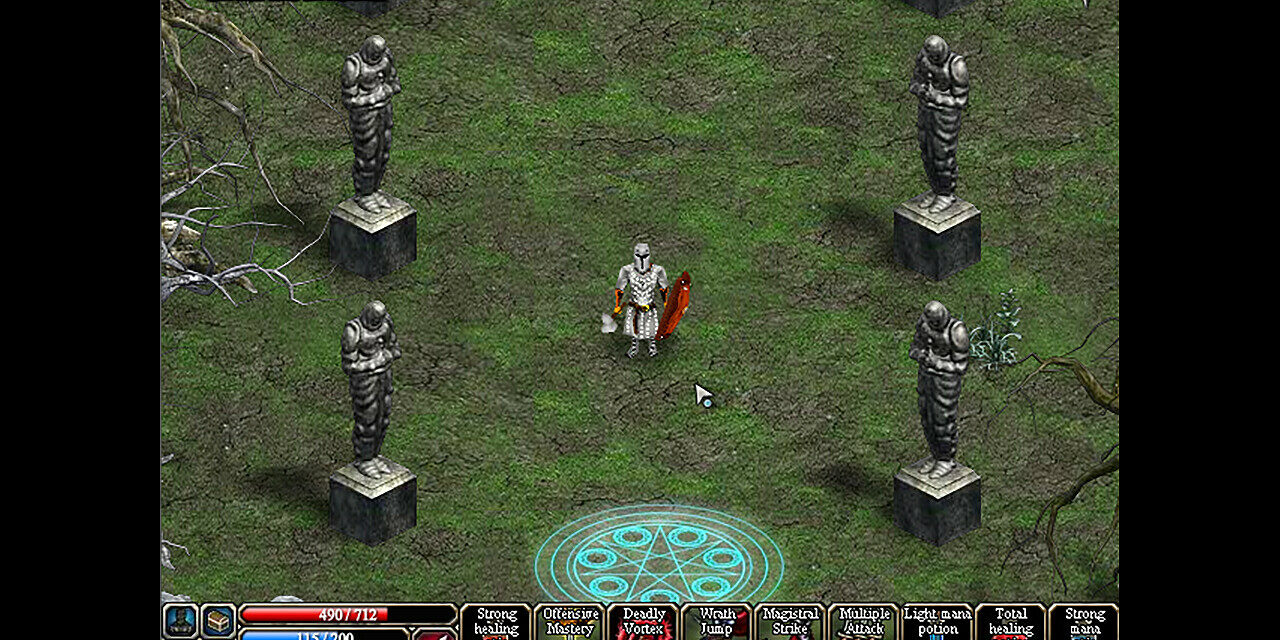Cast the Deadly Vortex ability
The width and height of the screenshot is (1280, 640).
644,622
